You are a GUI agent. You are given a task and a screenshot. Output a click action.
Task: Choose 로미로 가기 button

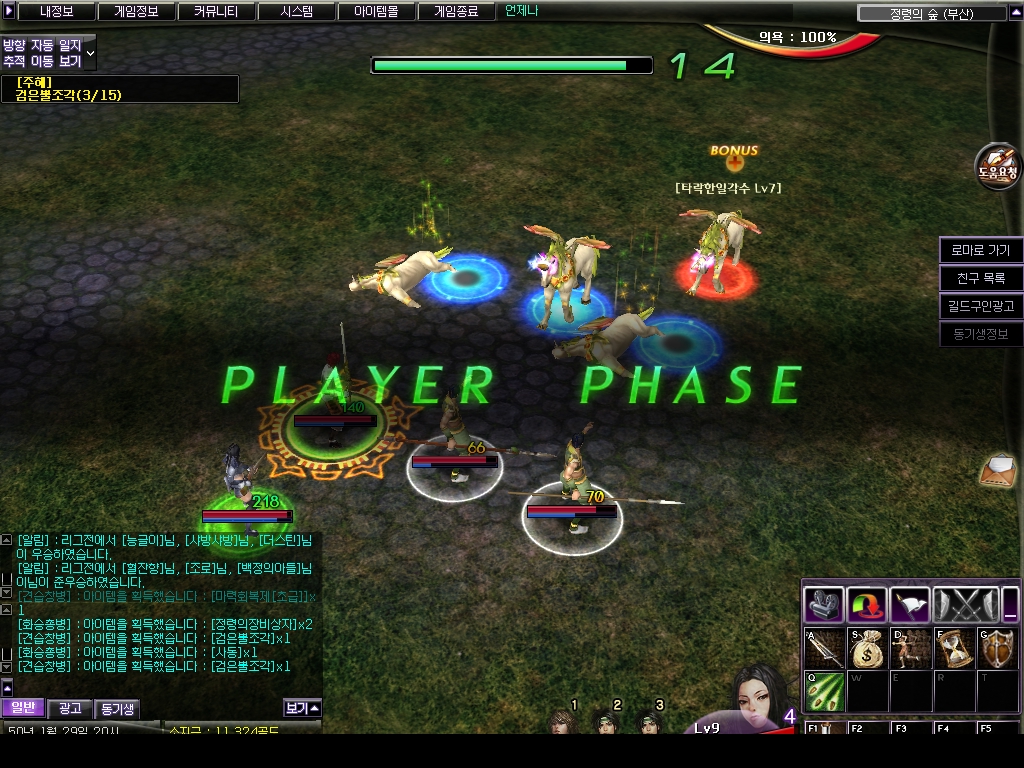980,250
